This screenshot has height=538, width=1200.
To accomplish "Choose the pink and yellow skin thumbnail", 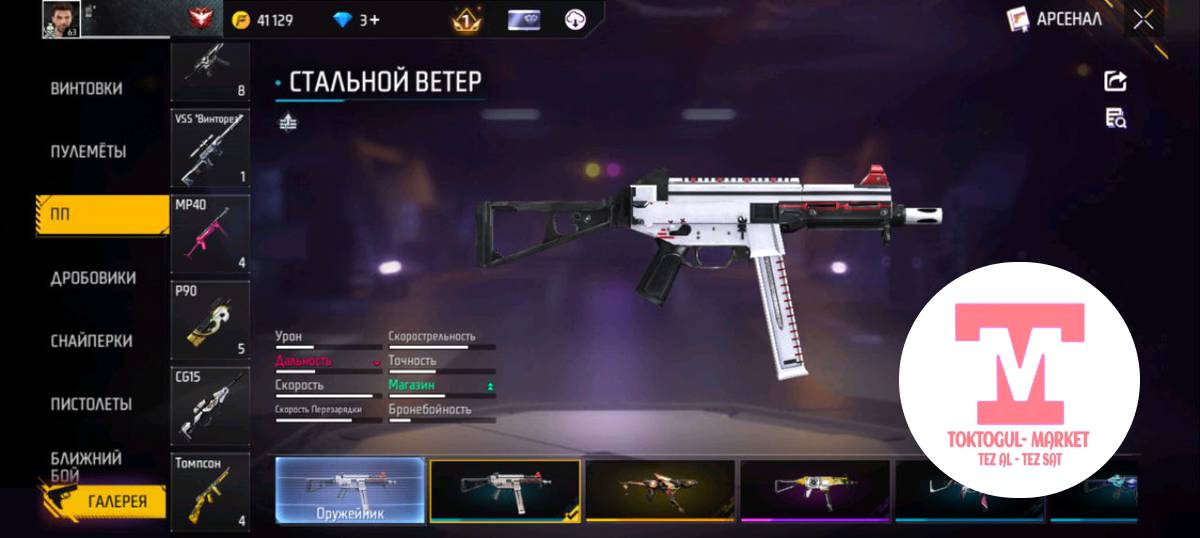I will tap(815, 490).
